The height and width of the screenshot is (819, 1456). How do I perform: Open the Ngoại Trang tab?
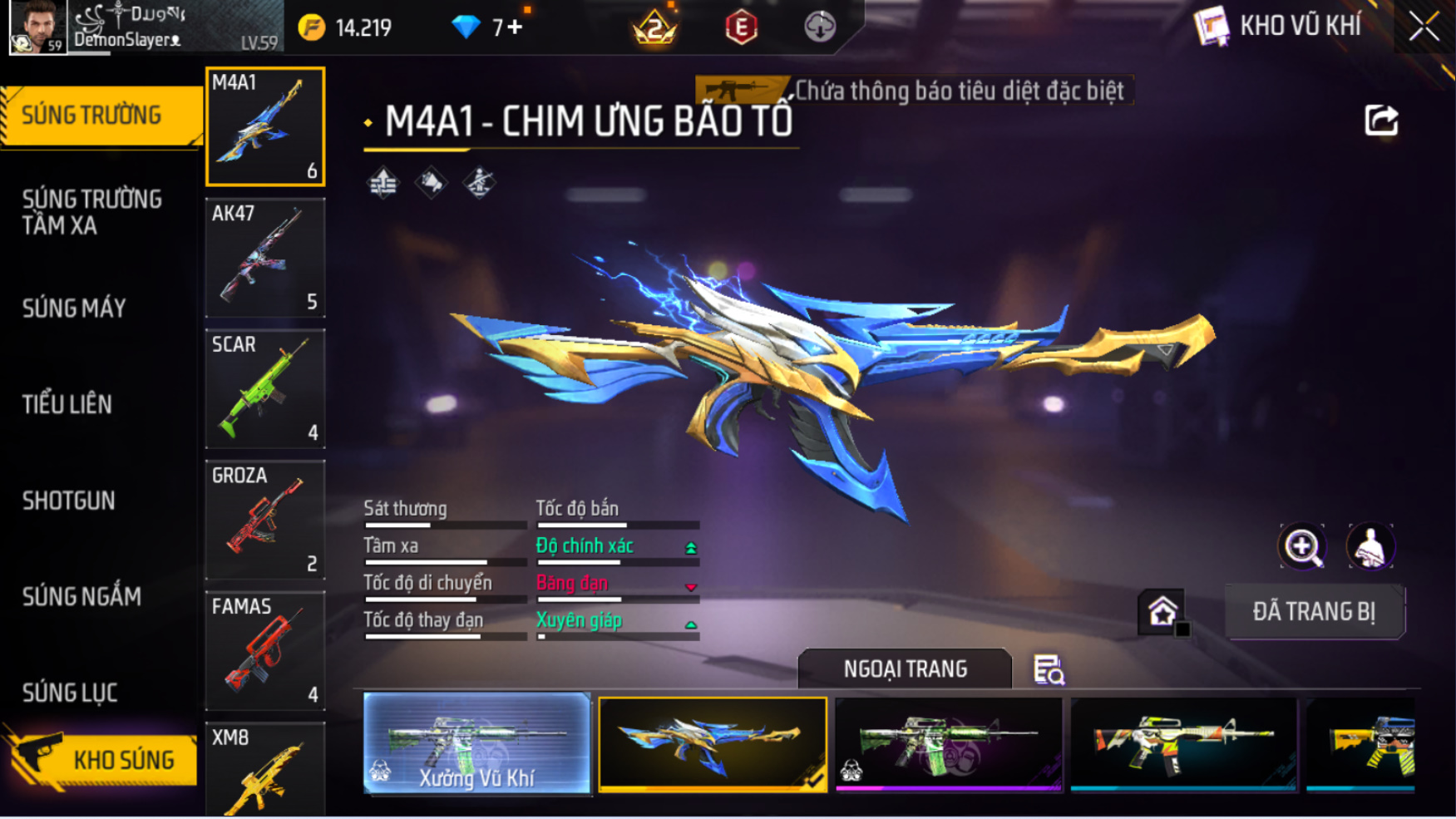tap(905, 669)
